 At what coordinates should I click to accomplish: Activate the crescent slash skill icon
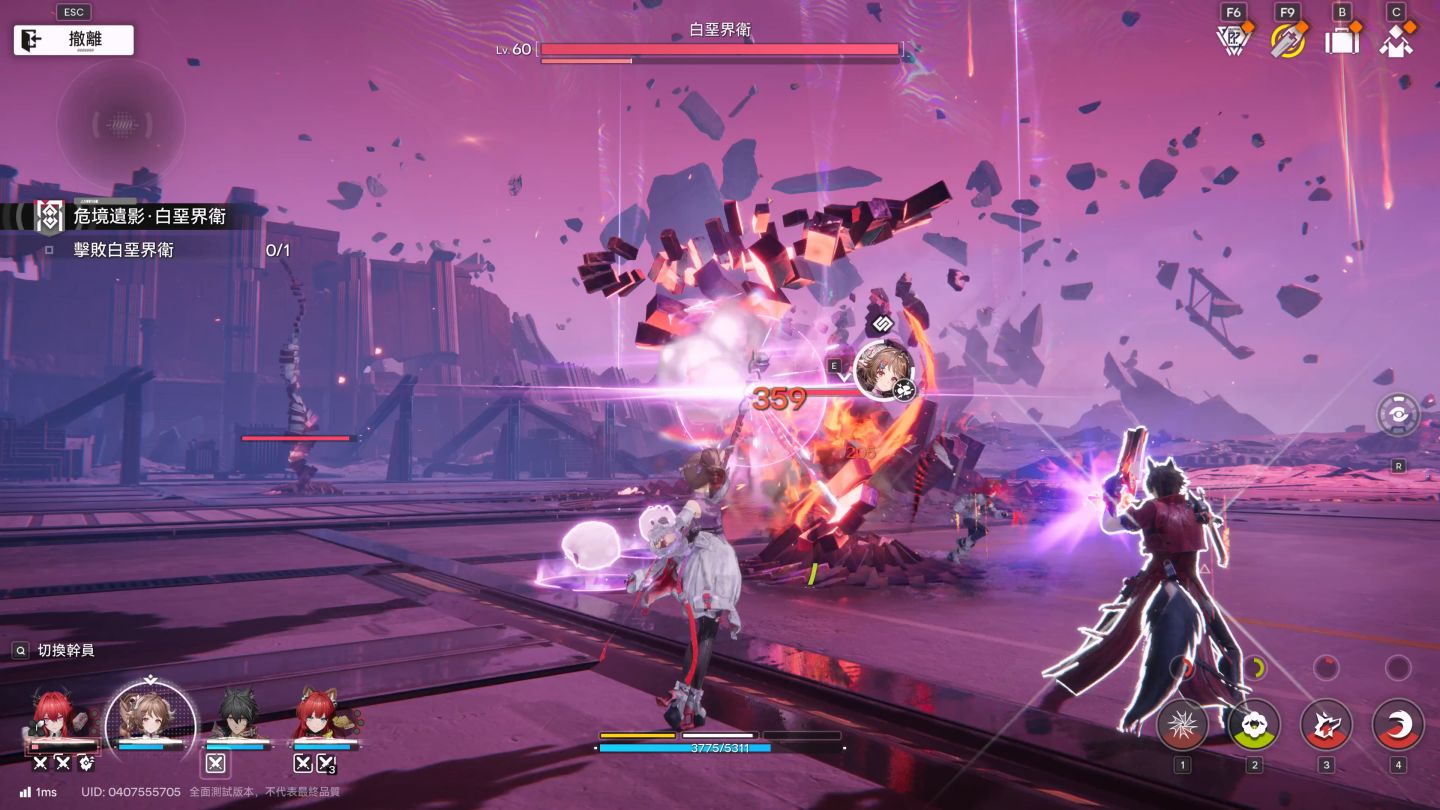click(1398, 724)
